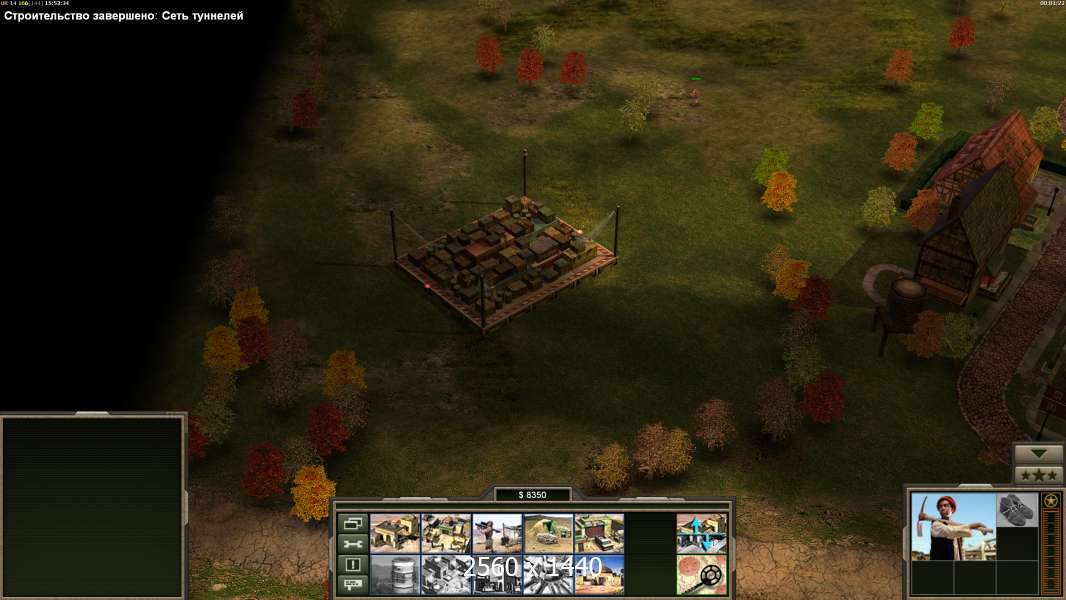The width and height of the screenshot is (1066, 600).
Task: Build another Tunnel Network
Action: tap(547, 533)
